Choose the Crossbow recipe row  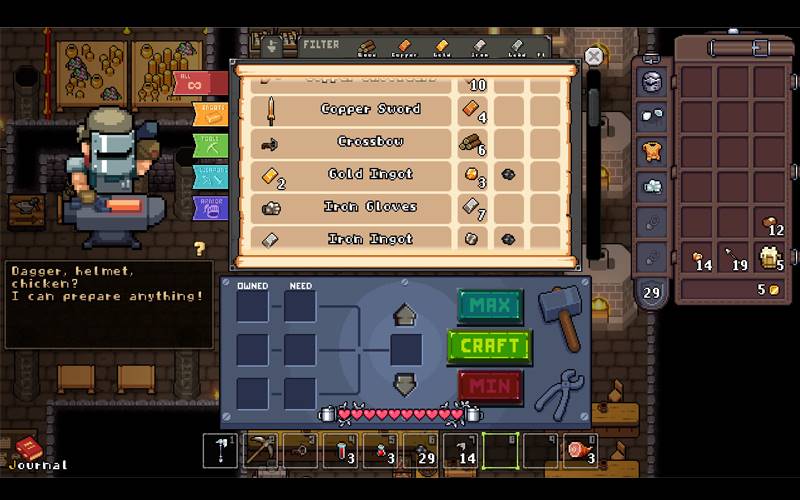pyautogui.click(x=370, y=142)
